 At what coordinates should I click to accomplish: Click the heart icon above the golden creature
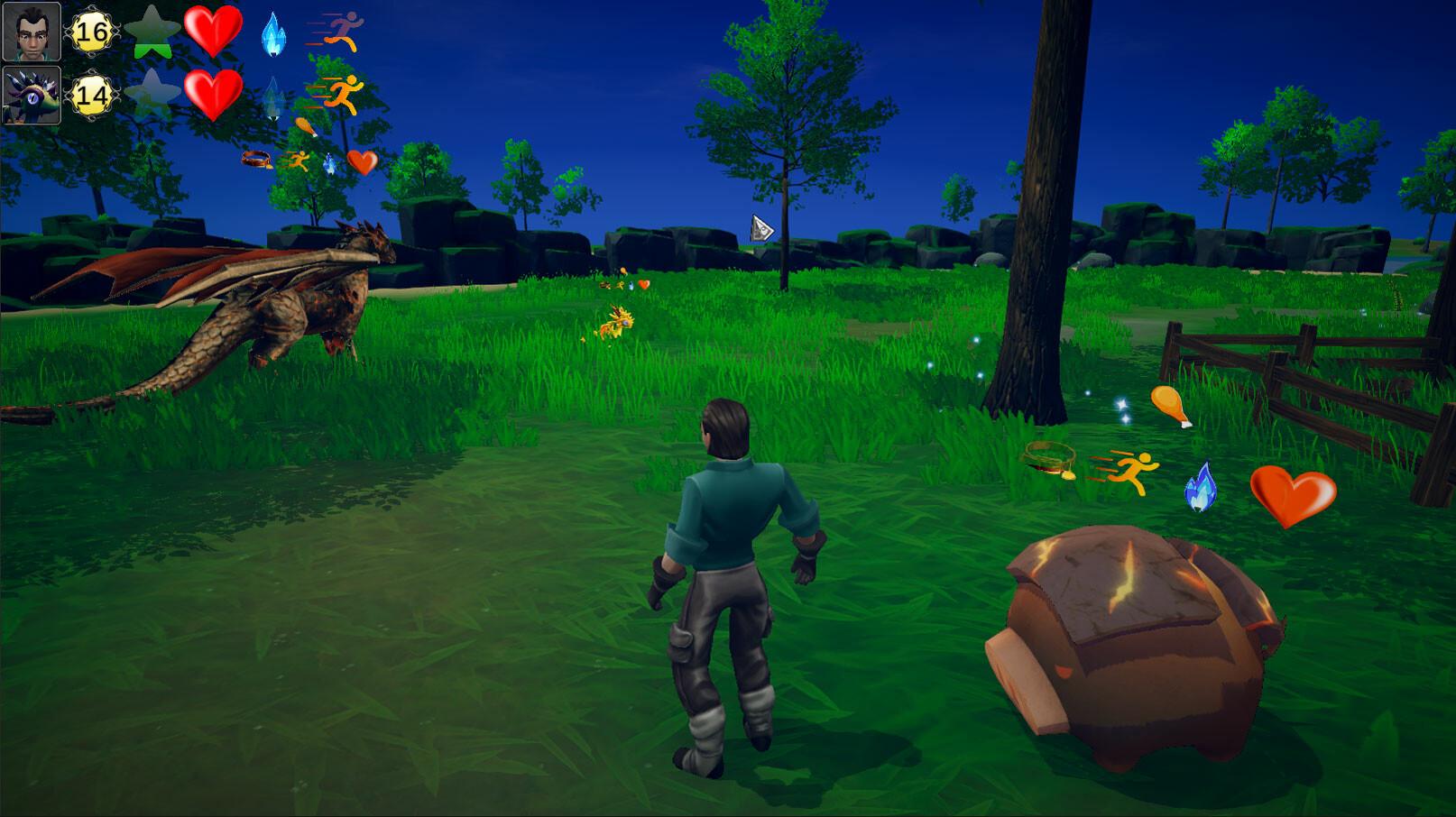coord(643,282)
